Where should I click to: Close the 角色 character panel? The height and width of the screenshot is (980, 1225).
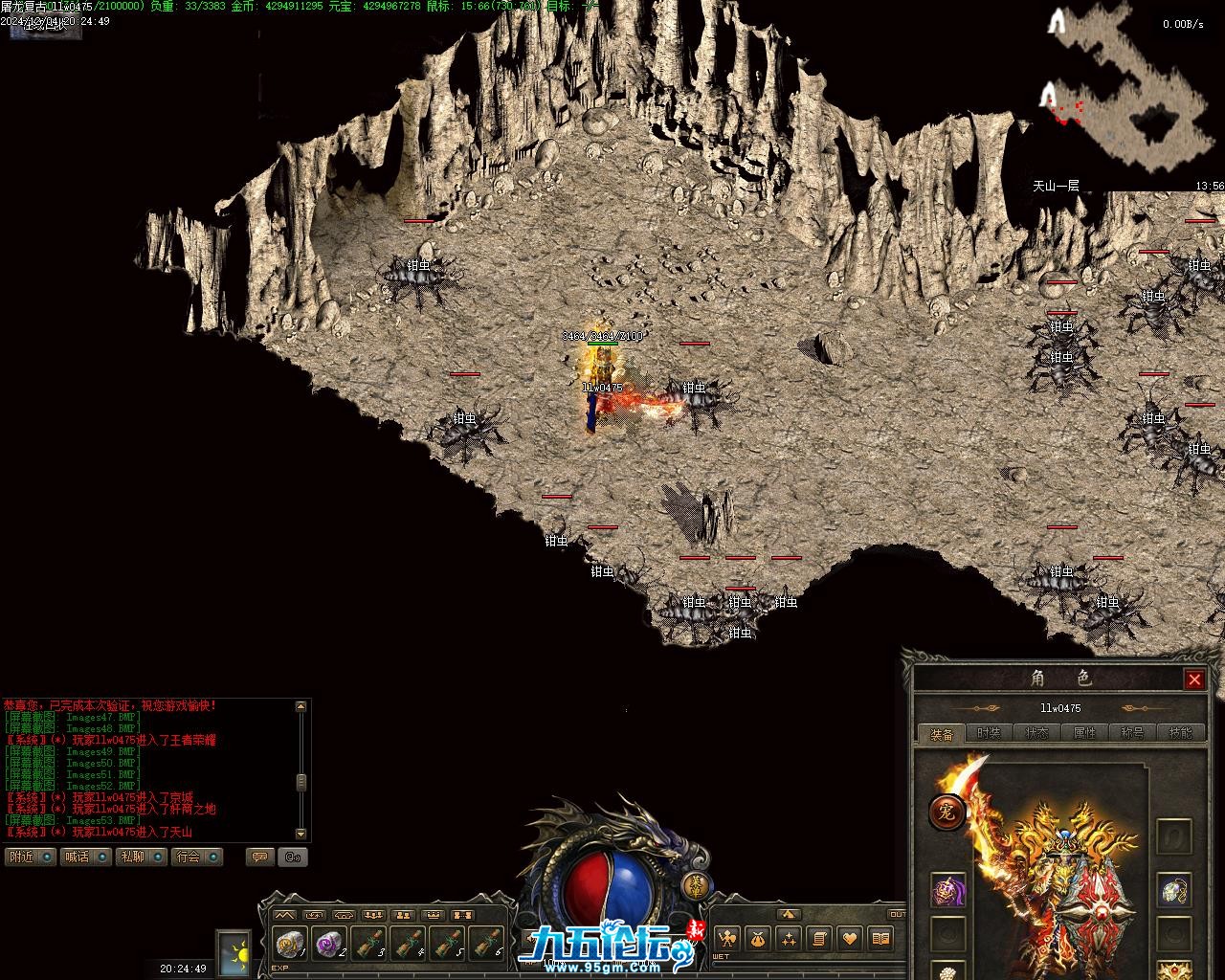[1194, 679]
